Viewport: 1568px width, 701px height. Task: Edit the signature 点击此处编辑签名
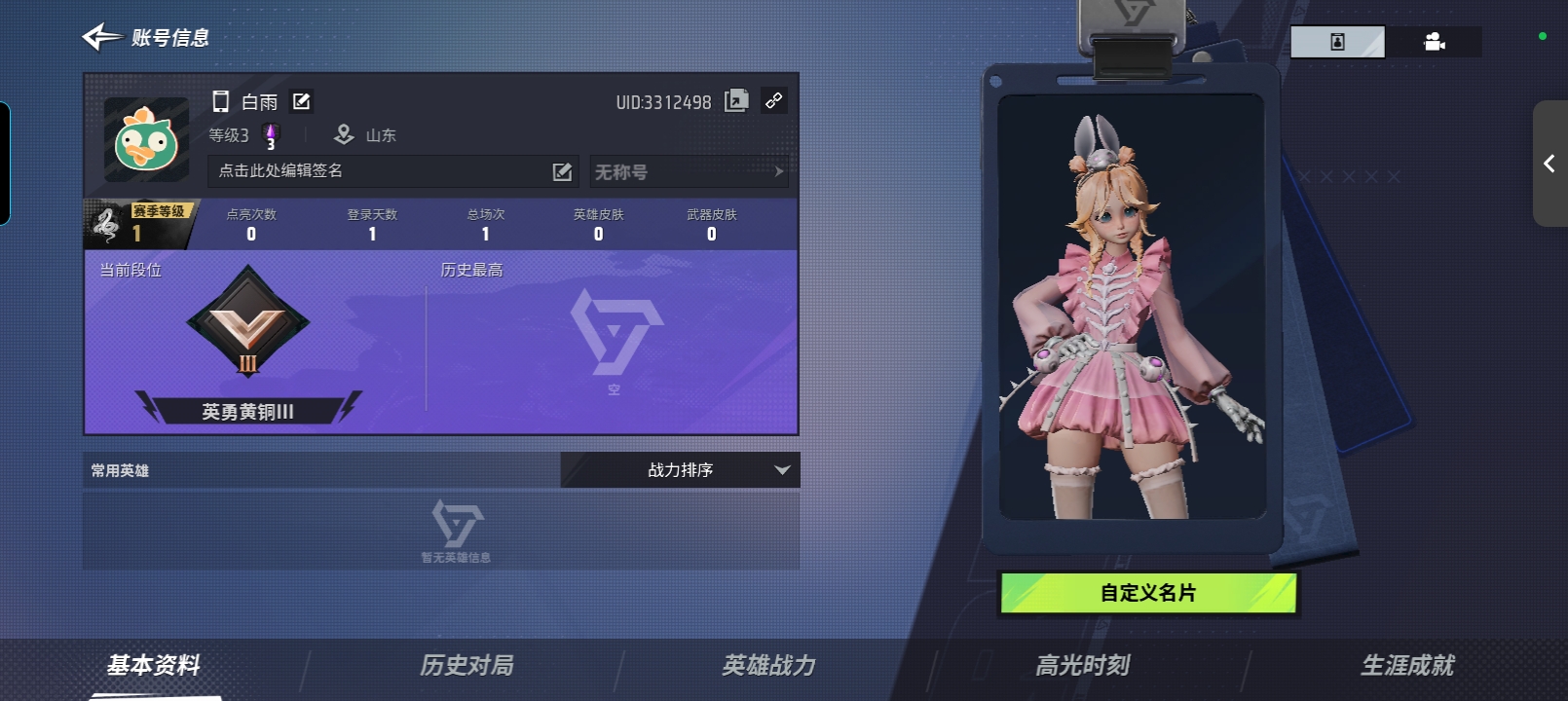pyautogui.click(x=562, y=171)
